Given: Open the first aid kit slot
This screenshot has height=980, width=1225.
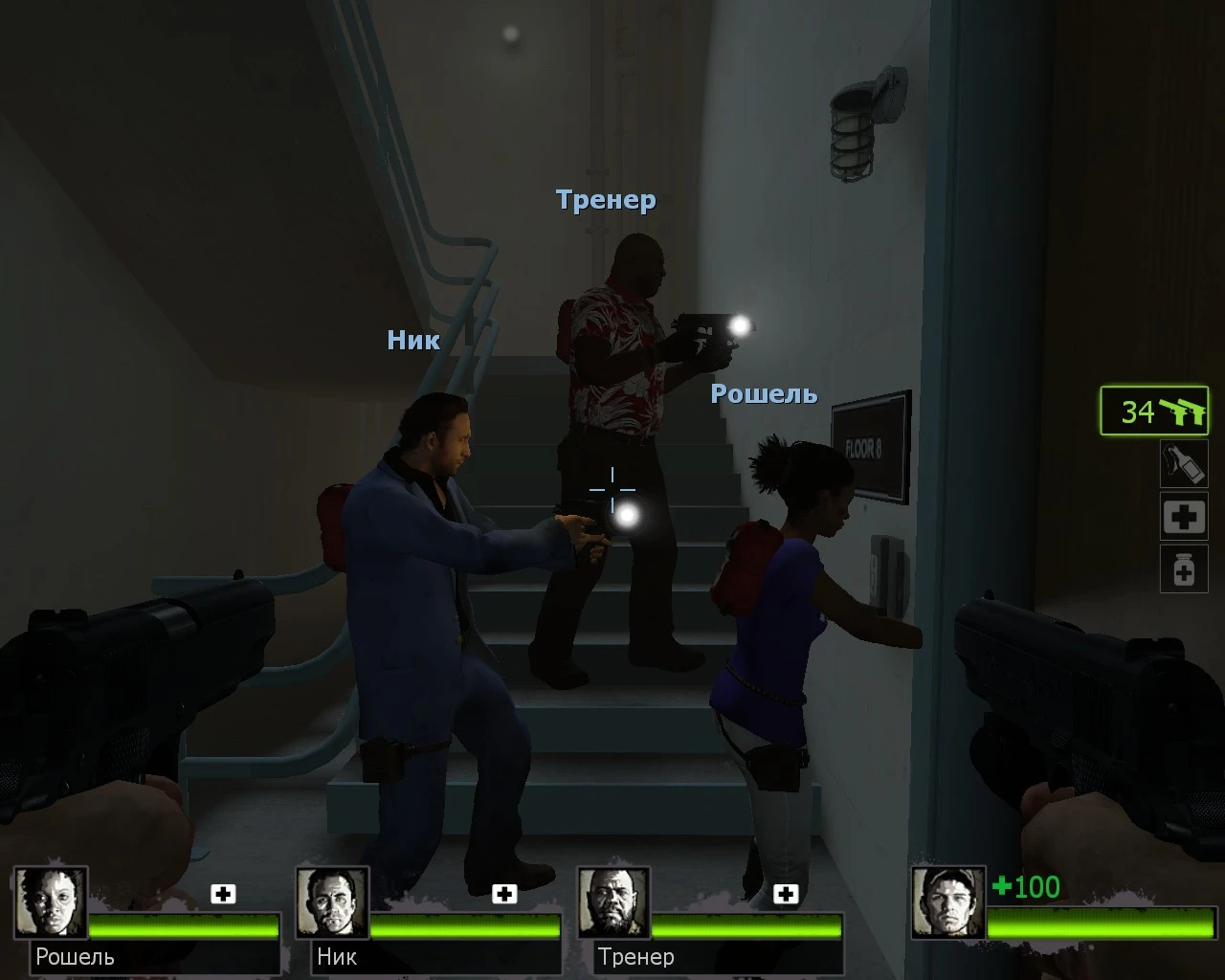Looking at the screenshot, I should (1184, 517).
